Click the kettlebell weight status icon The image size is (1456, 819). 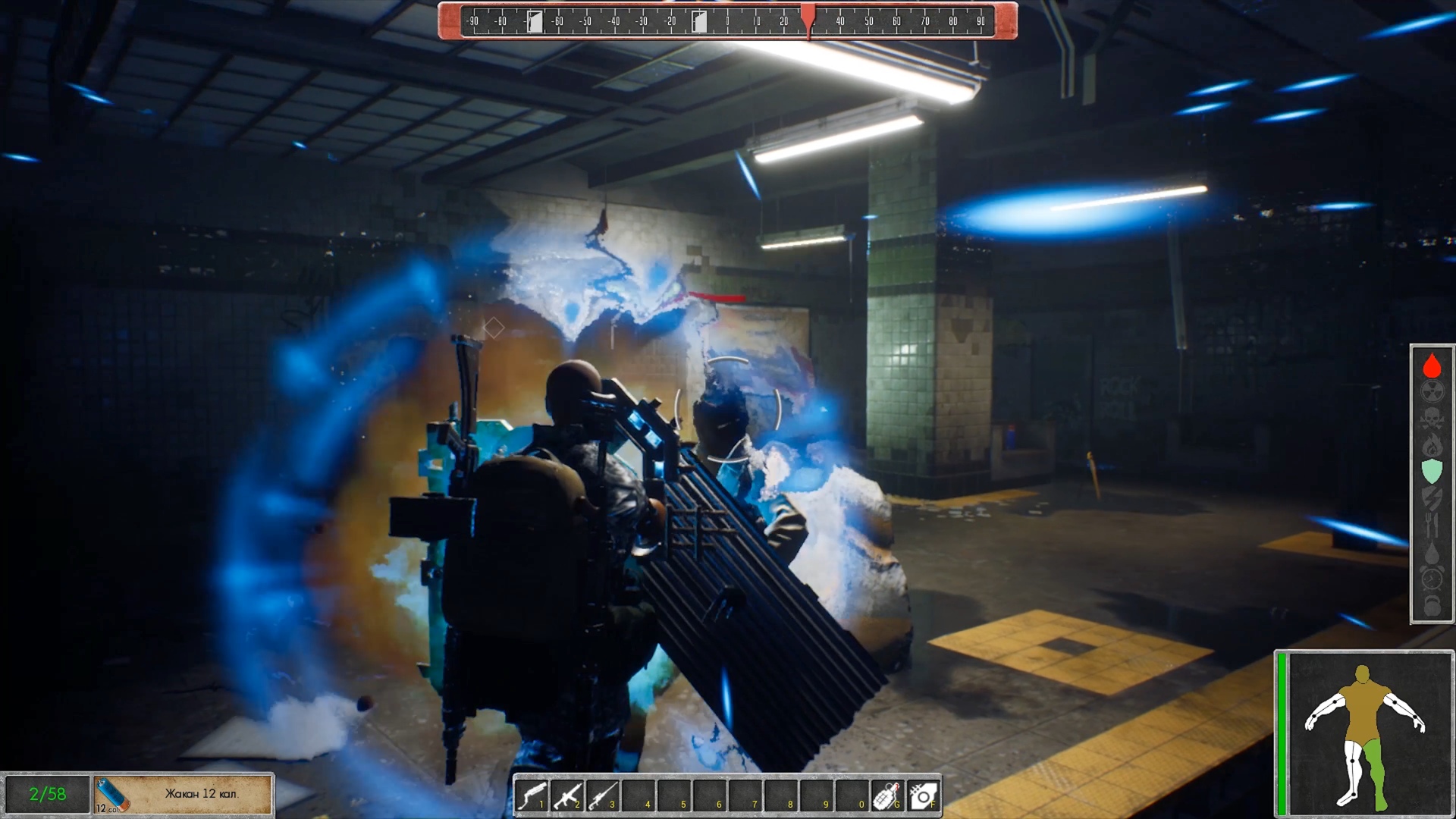click(x=1432, y=606)
